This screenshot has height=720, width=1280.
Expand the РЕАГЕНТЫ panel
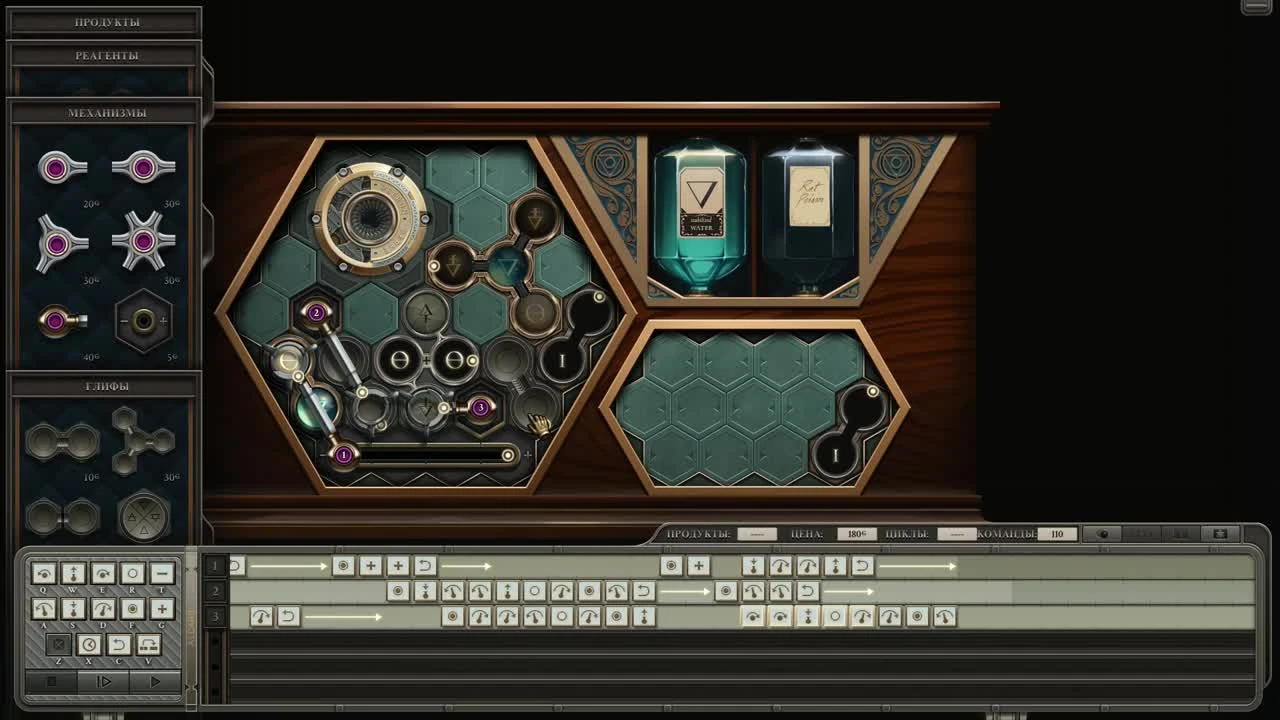104,55
